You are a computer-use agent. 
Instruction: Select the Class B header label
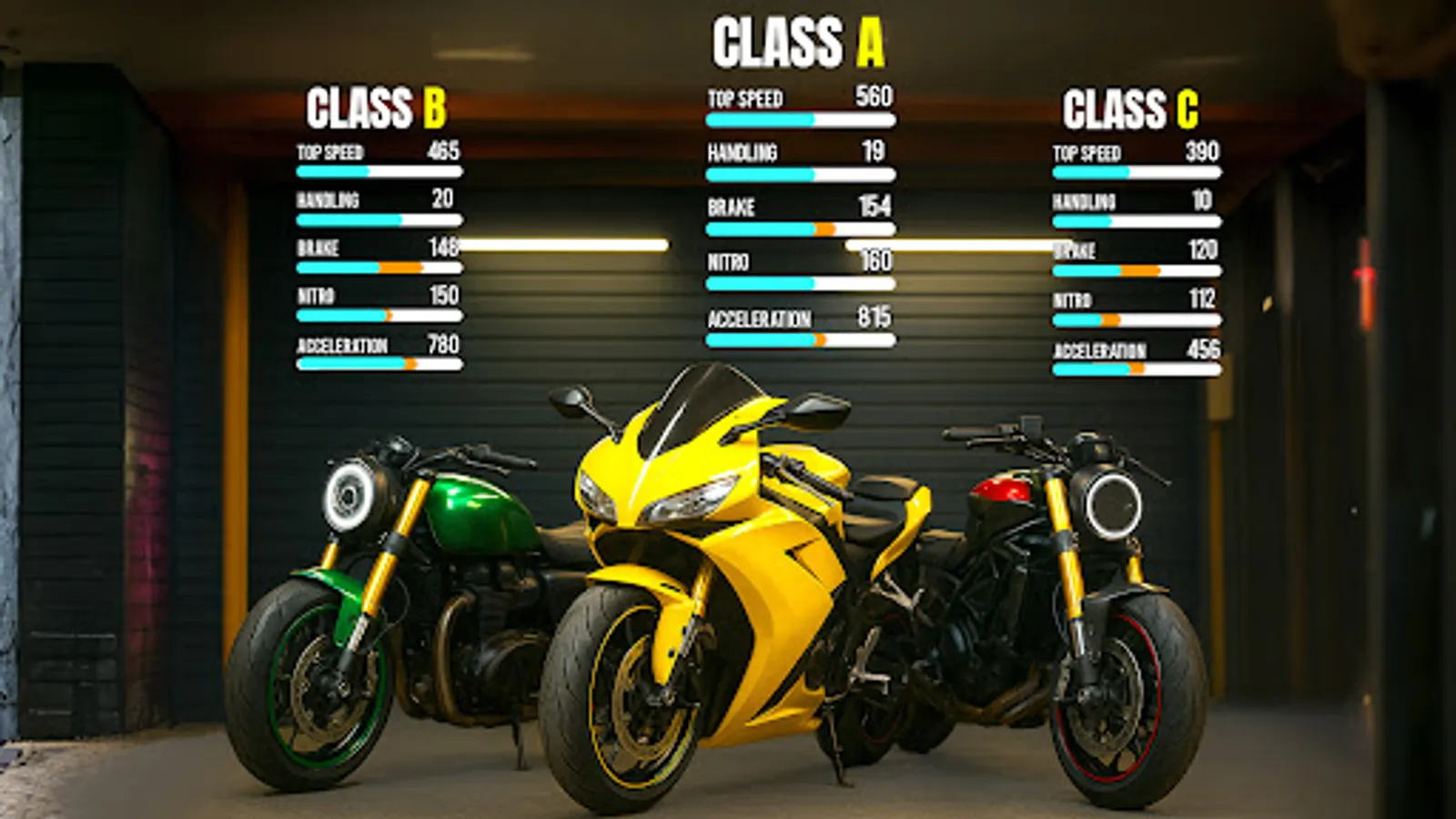375,106
